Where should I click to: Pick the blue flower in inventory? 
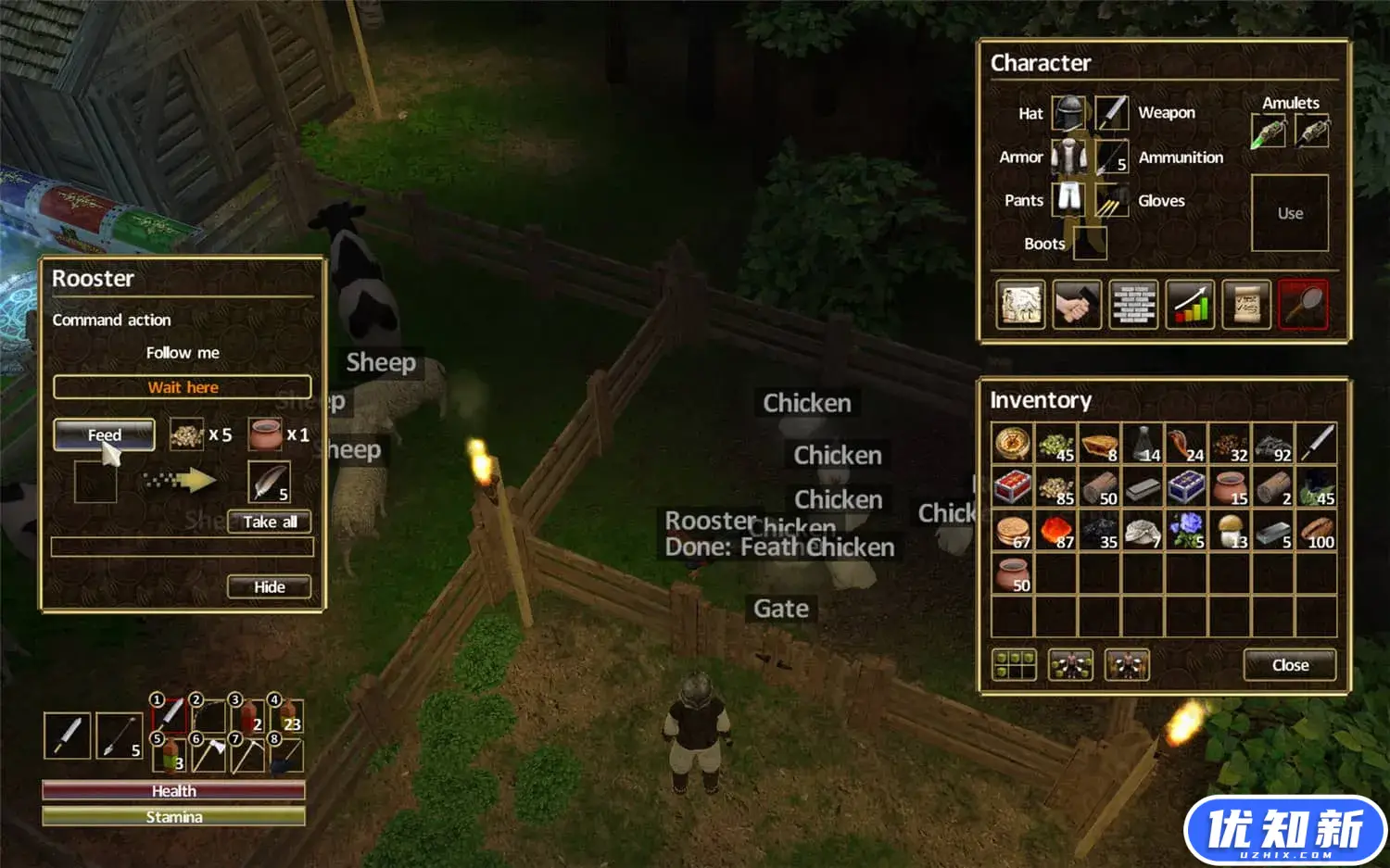tap(1186, 531)
